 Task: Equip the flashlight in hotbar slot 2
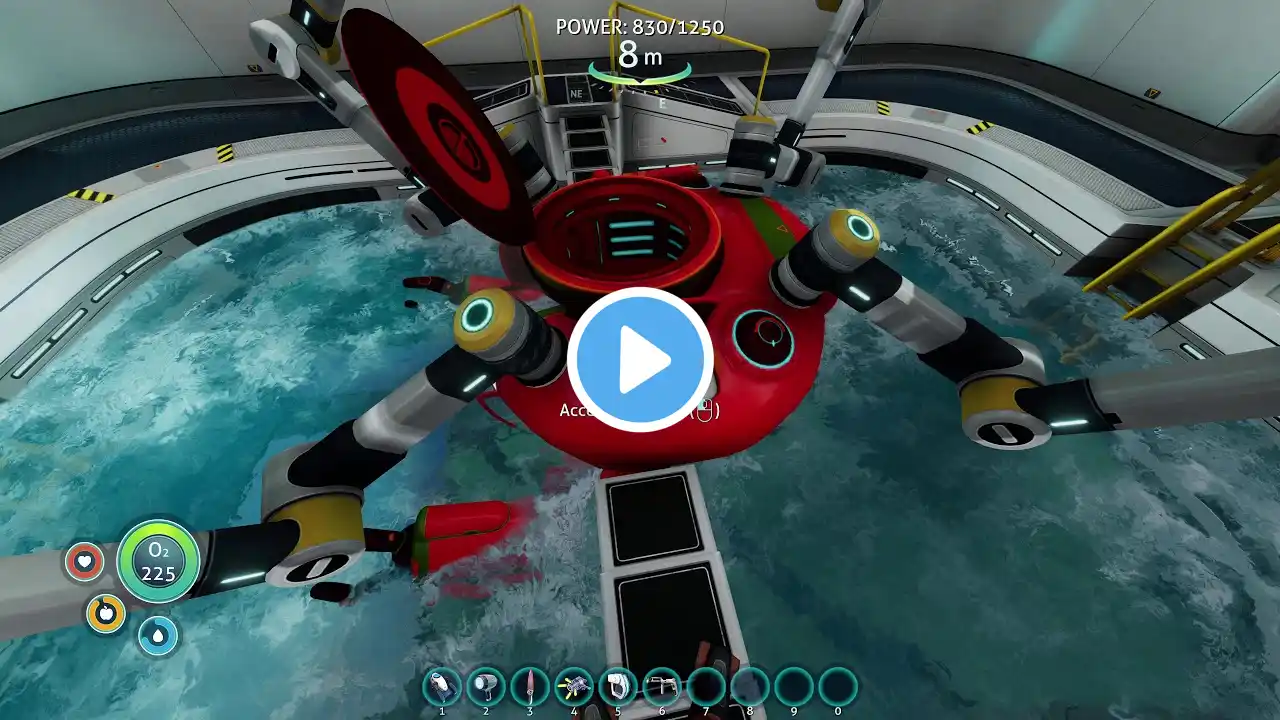tap(486, 687)
